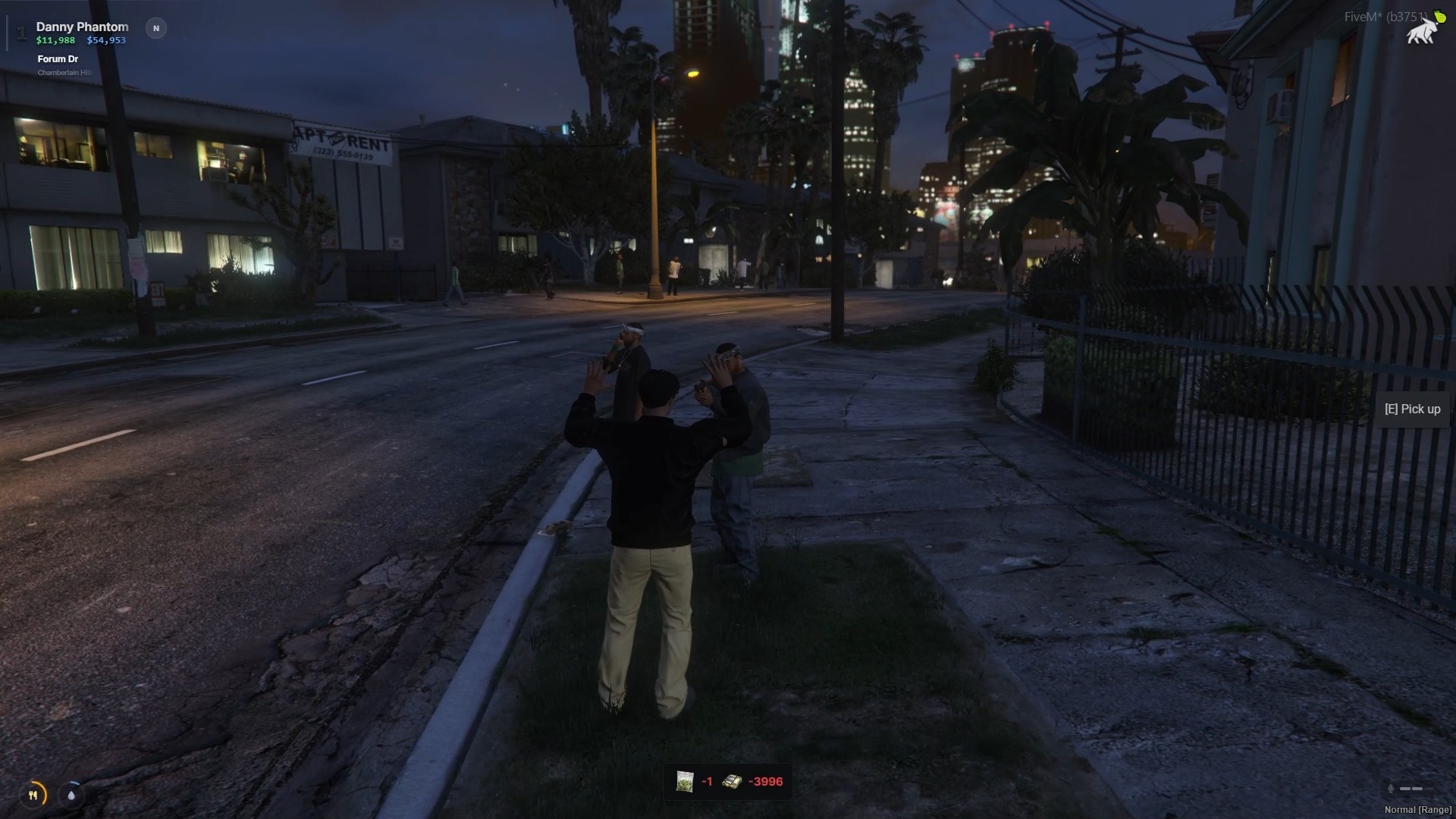1456x819 pixels.
Task: Click the thirst water-drop status icon
Action: [x=71, y=795]
